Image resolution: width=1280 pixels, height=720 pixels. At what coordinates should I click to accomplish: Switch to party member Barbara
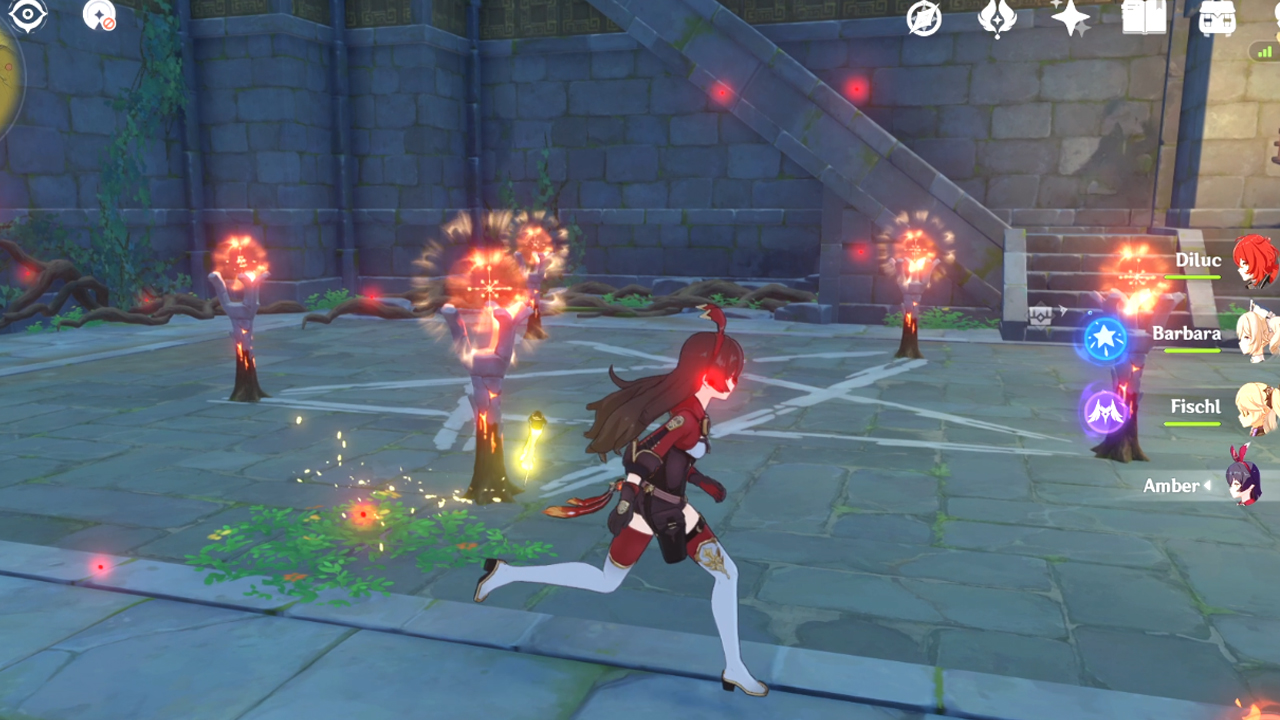click(1254, 334)
